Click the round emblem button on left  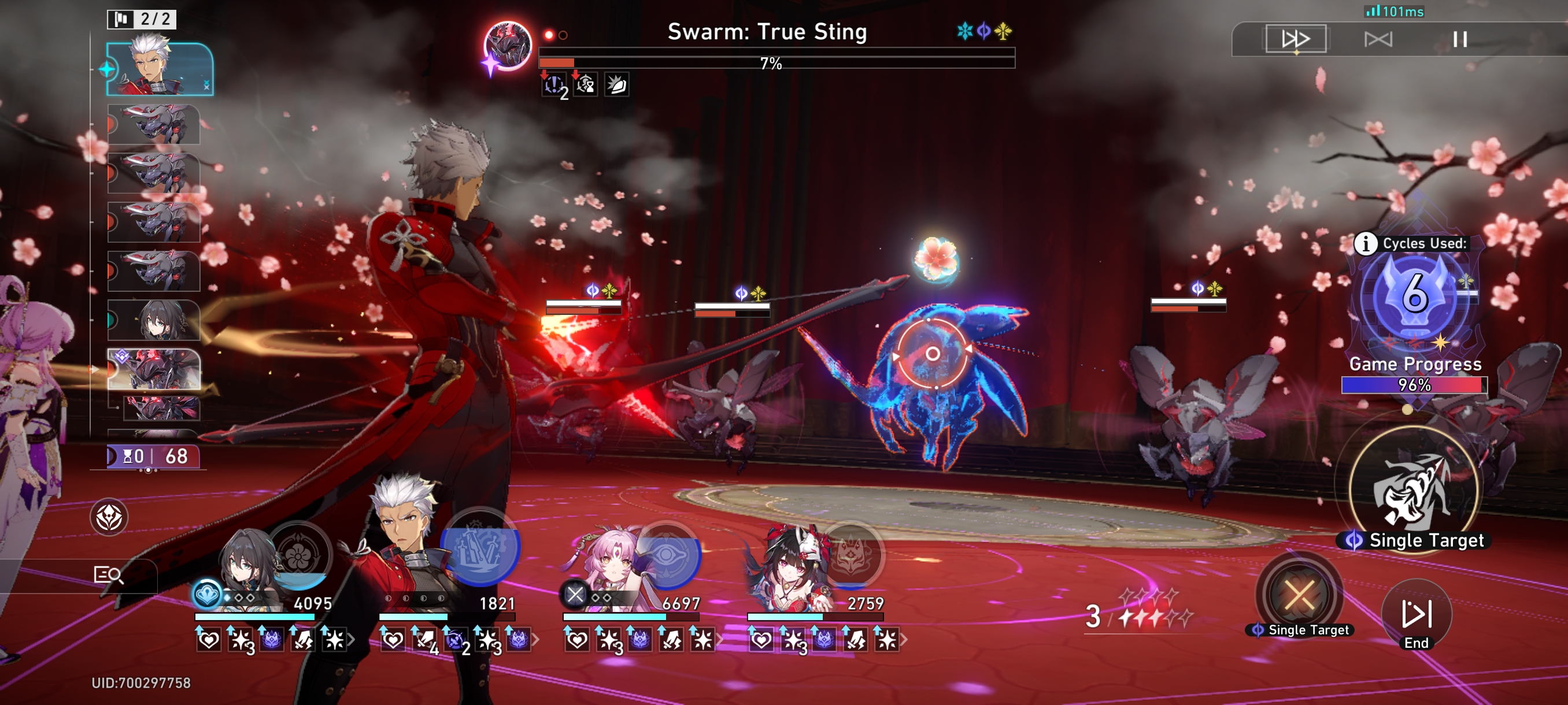(x=109, y=518)
